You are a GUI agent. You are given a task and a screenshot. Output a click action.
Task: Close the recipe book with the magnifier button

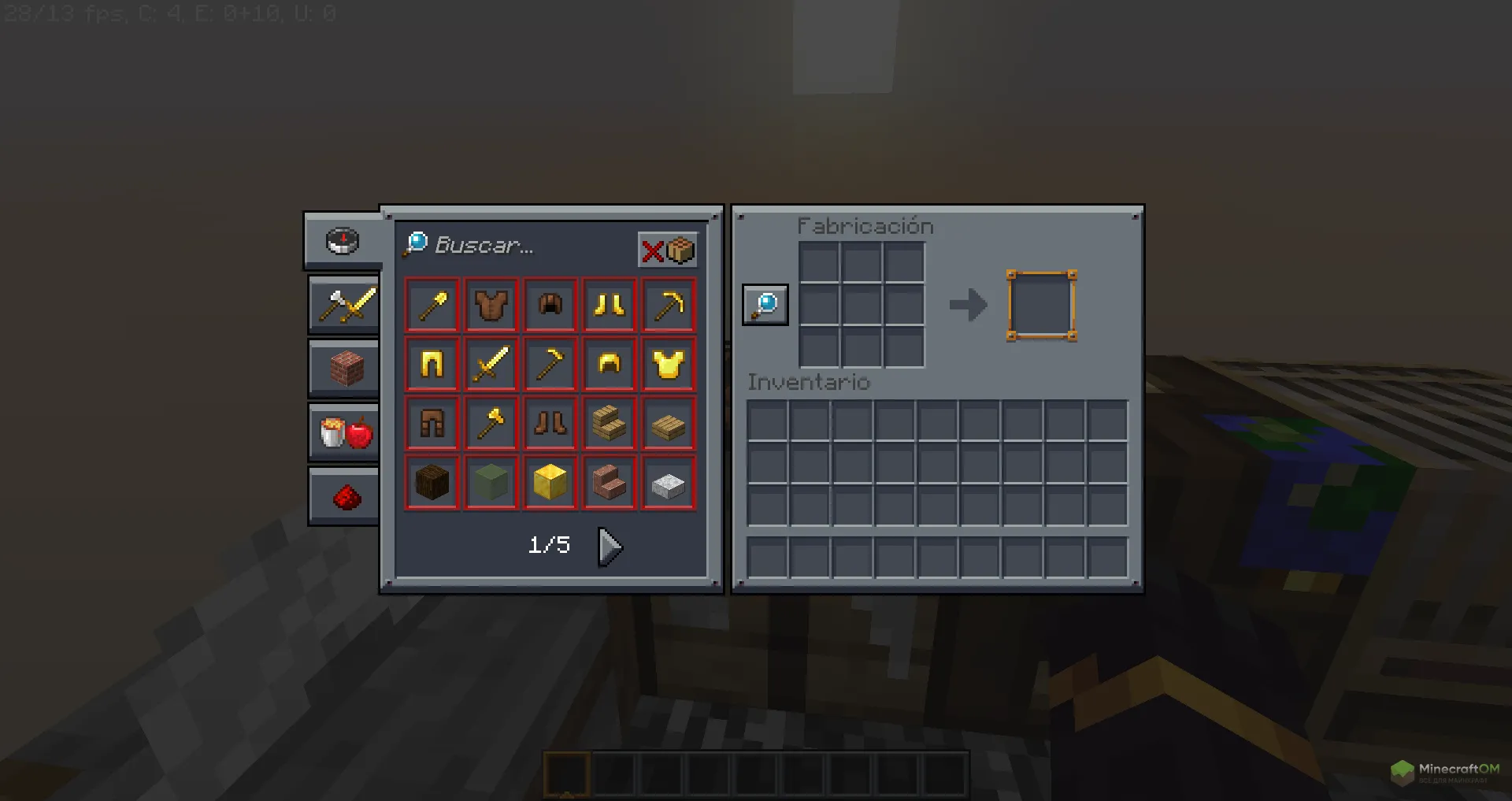765,305
